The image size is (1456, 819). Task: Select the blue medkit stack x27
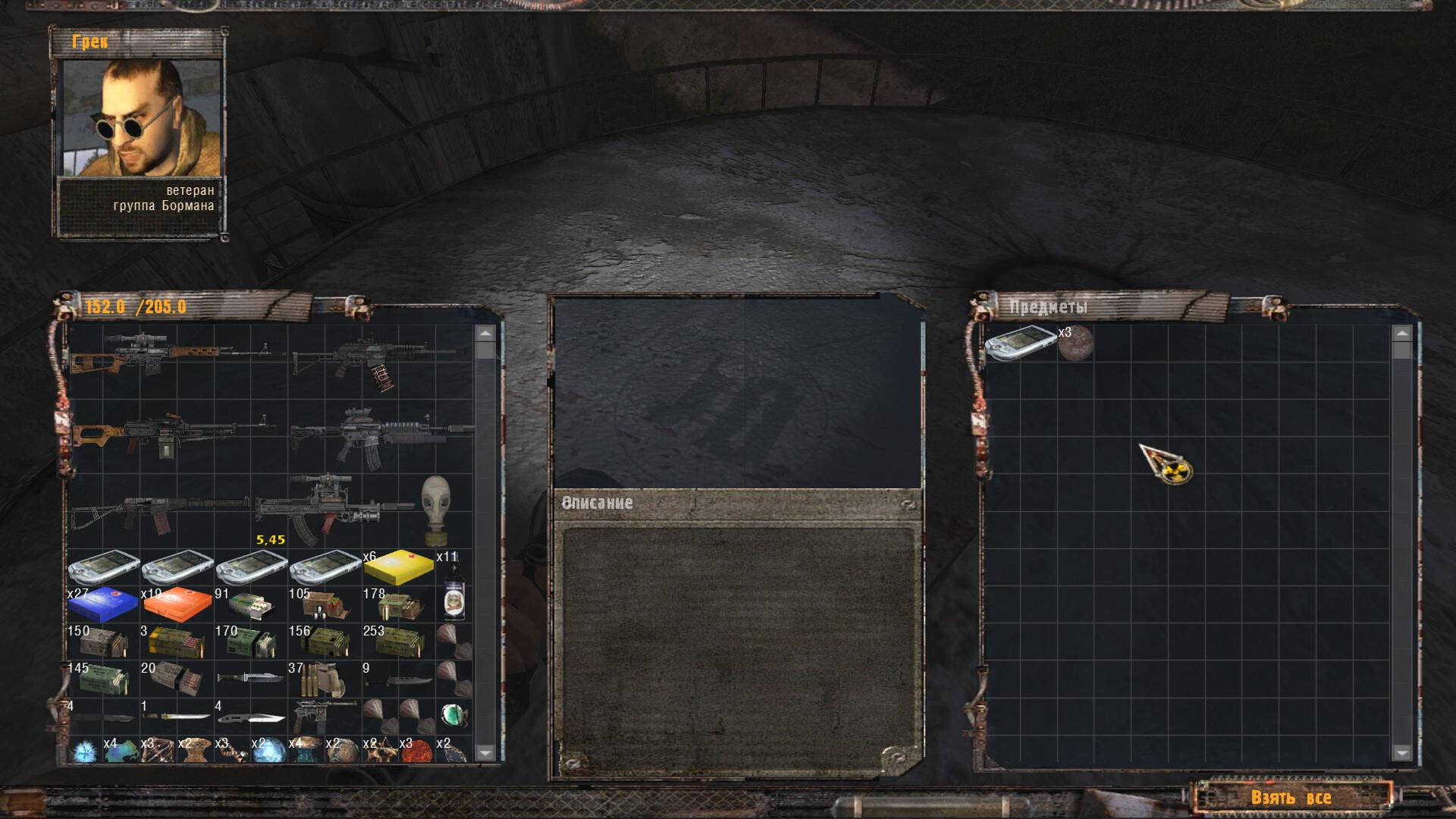coord(103,604)
